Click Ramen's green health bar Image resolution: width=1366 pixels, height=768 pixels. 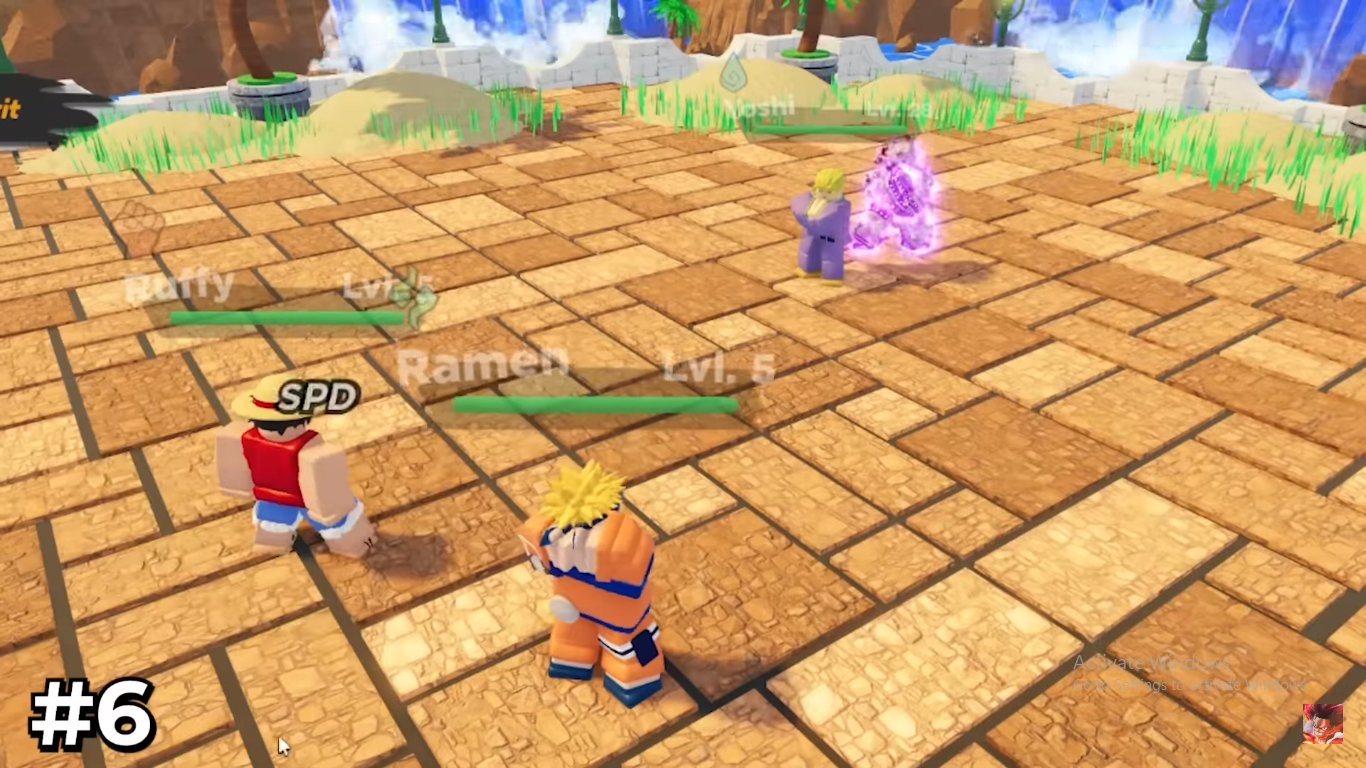click(595, 403)
